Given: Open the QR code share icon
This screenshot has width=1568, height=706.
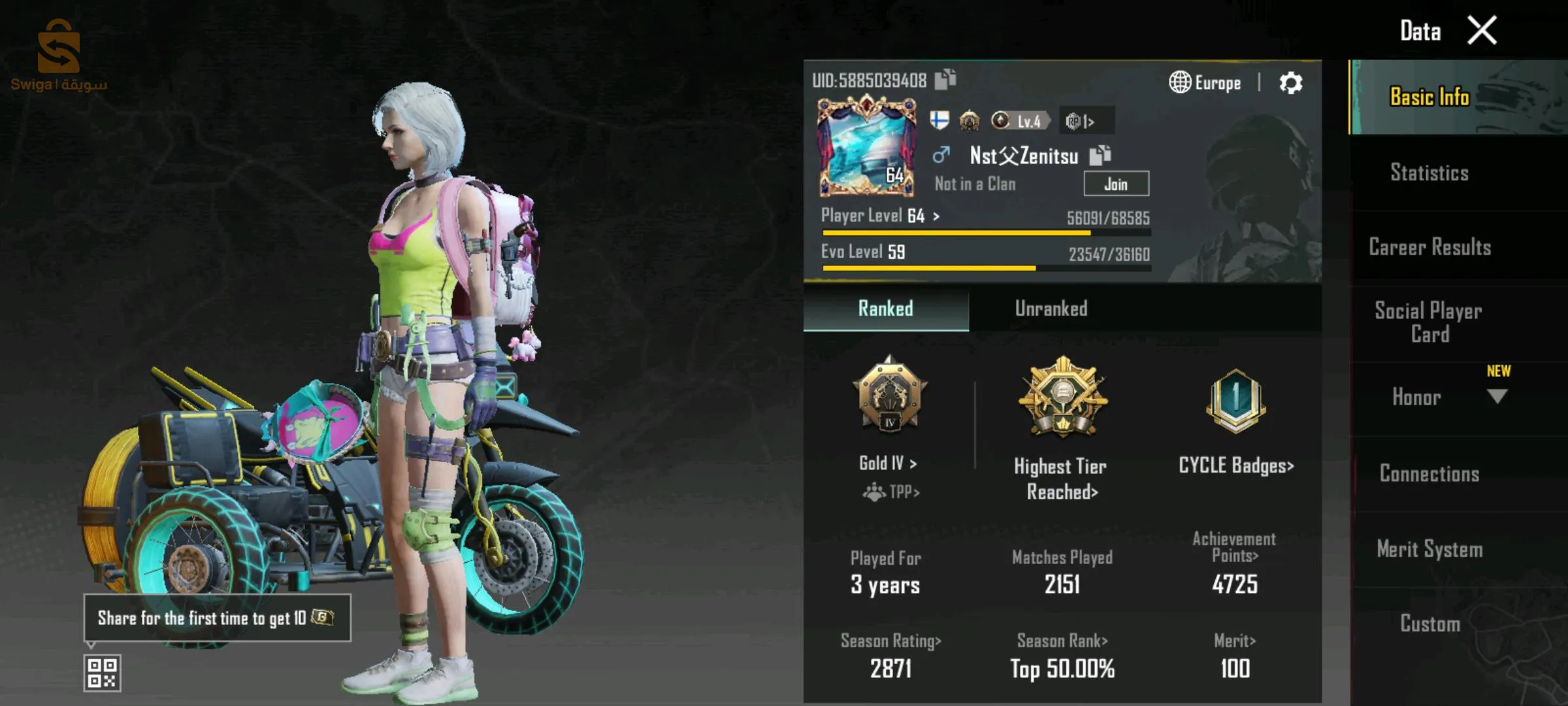Looking at the screenshot, I should 103,673.
